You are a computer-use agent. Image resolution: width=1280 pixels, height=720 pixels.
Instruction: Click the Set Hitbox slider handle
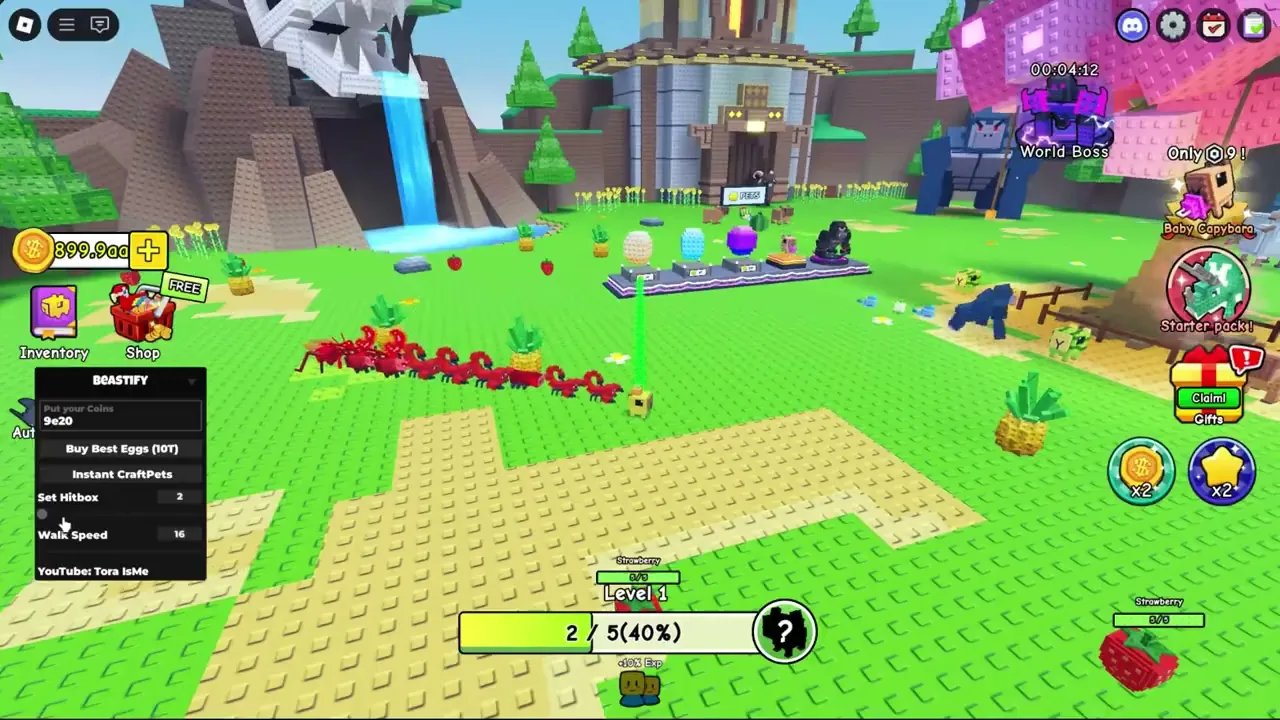43,514
